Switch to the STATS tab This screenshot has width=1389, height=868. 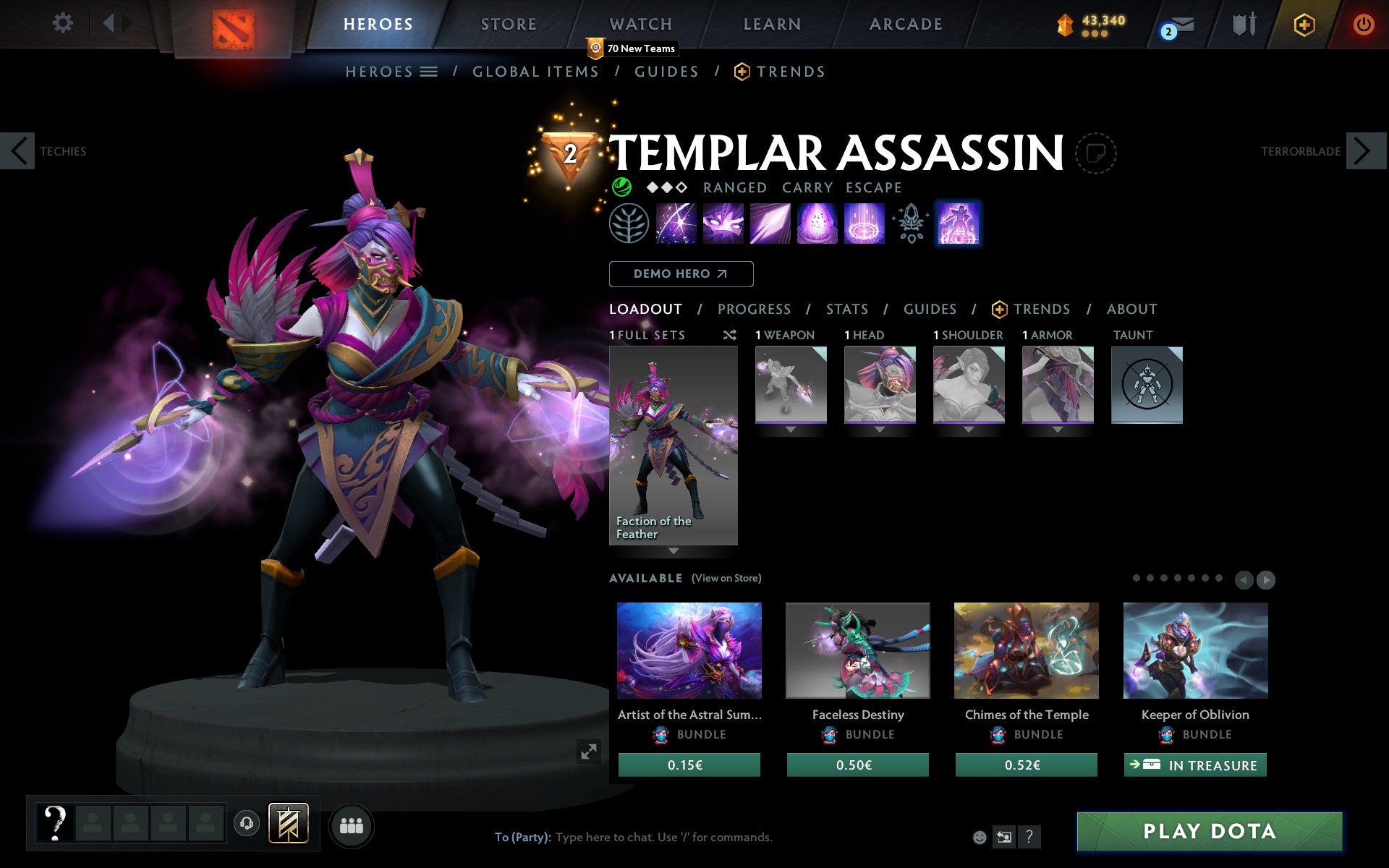pos(846,309)
